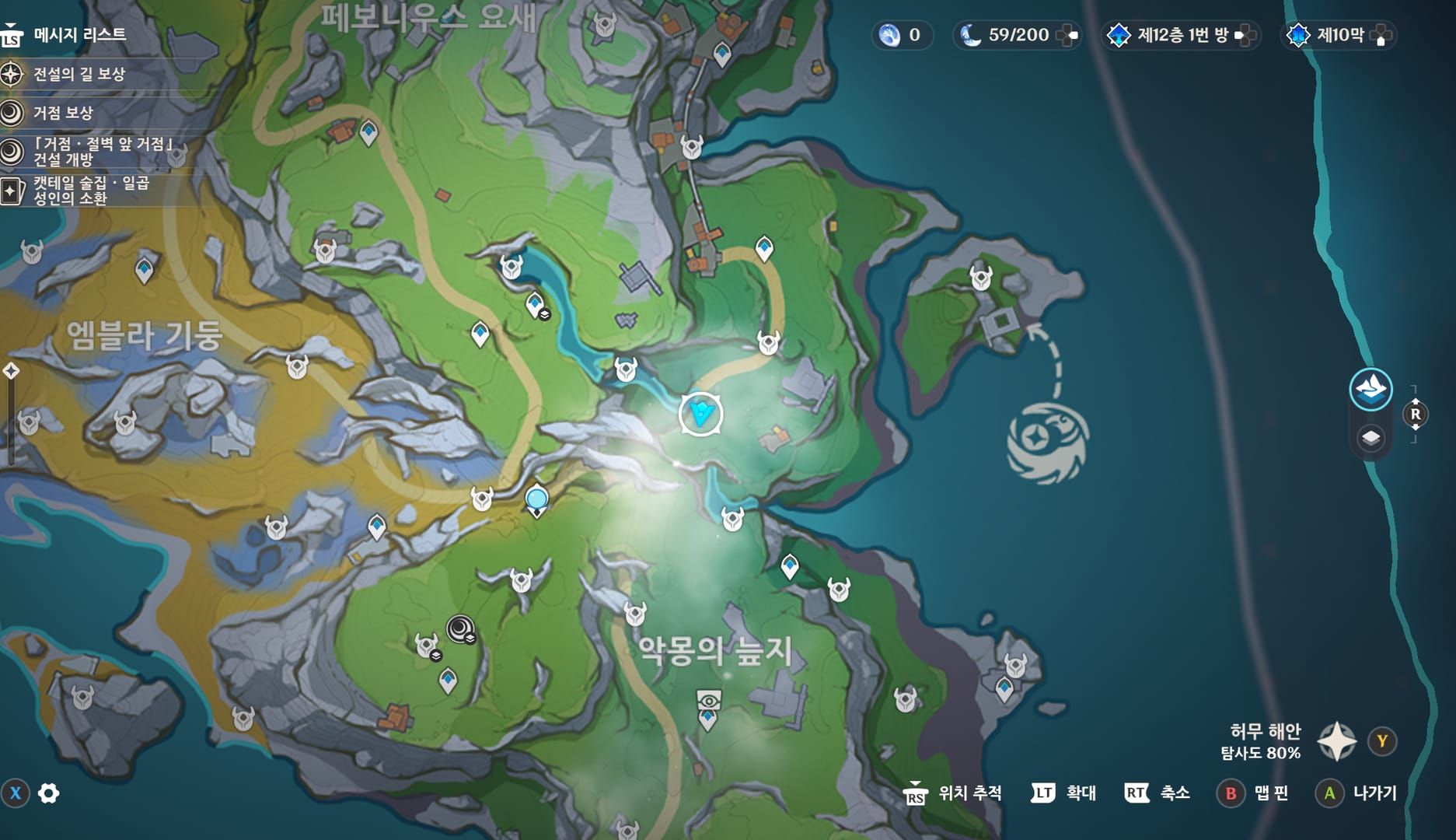Select the 거점 보상 list entry
Viewport: 1456px width, 840px height.
click(x=62, y=114)
